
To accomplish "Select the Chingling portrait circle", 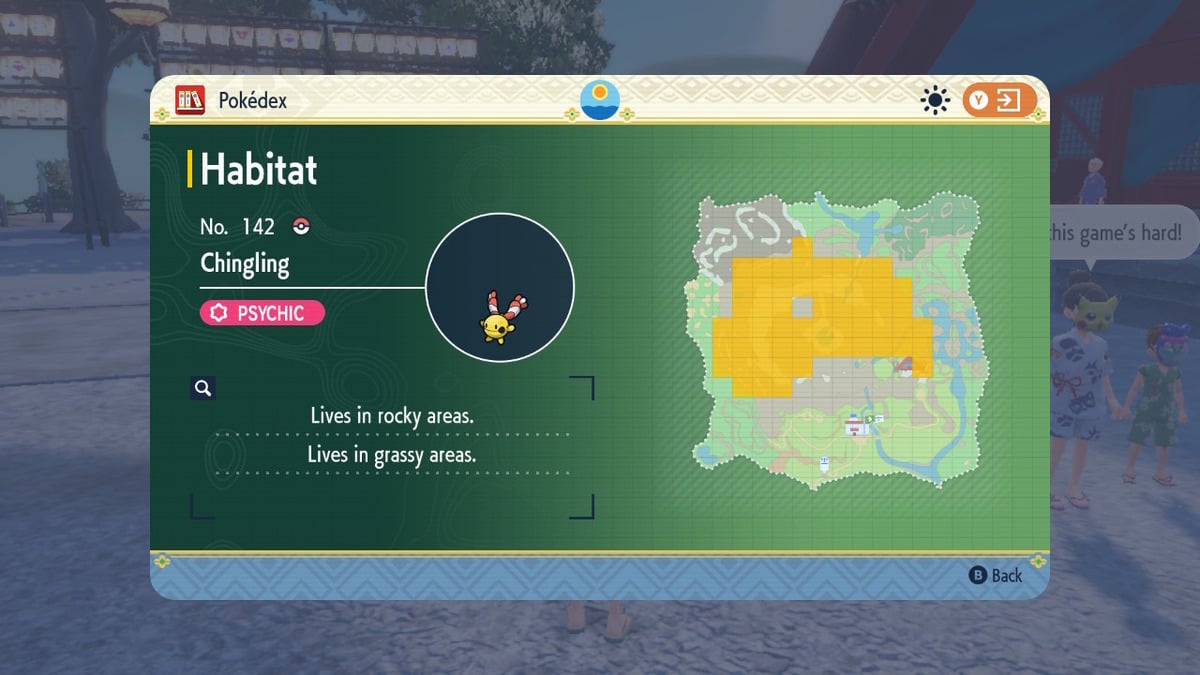I will 500,287.
